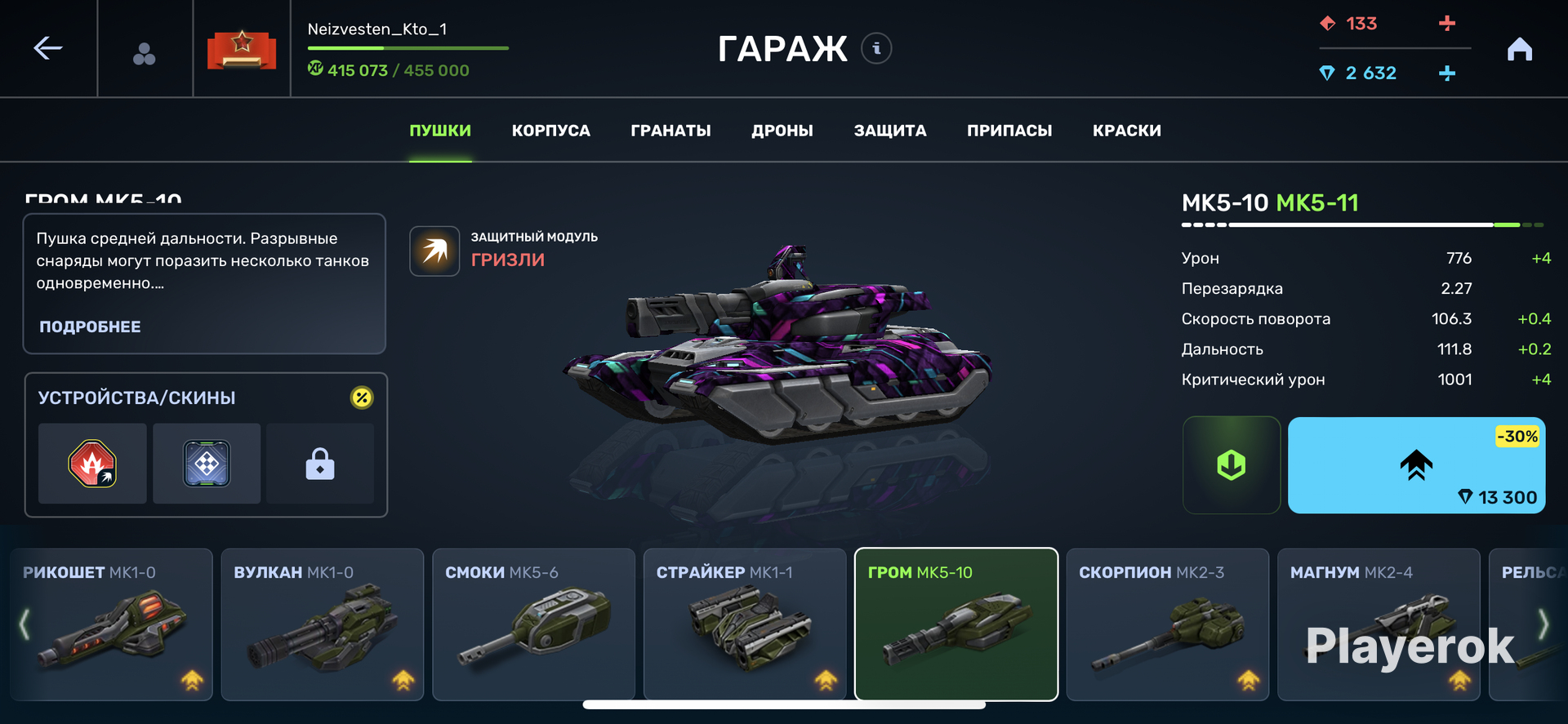Open the friends group icon
Image resolution: width=1568 pixels, height=724 pixels.
click(x=145, y=54)
